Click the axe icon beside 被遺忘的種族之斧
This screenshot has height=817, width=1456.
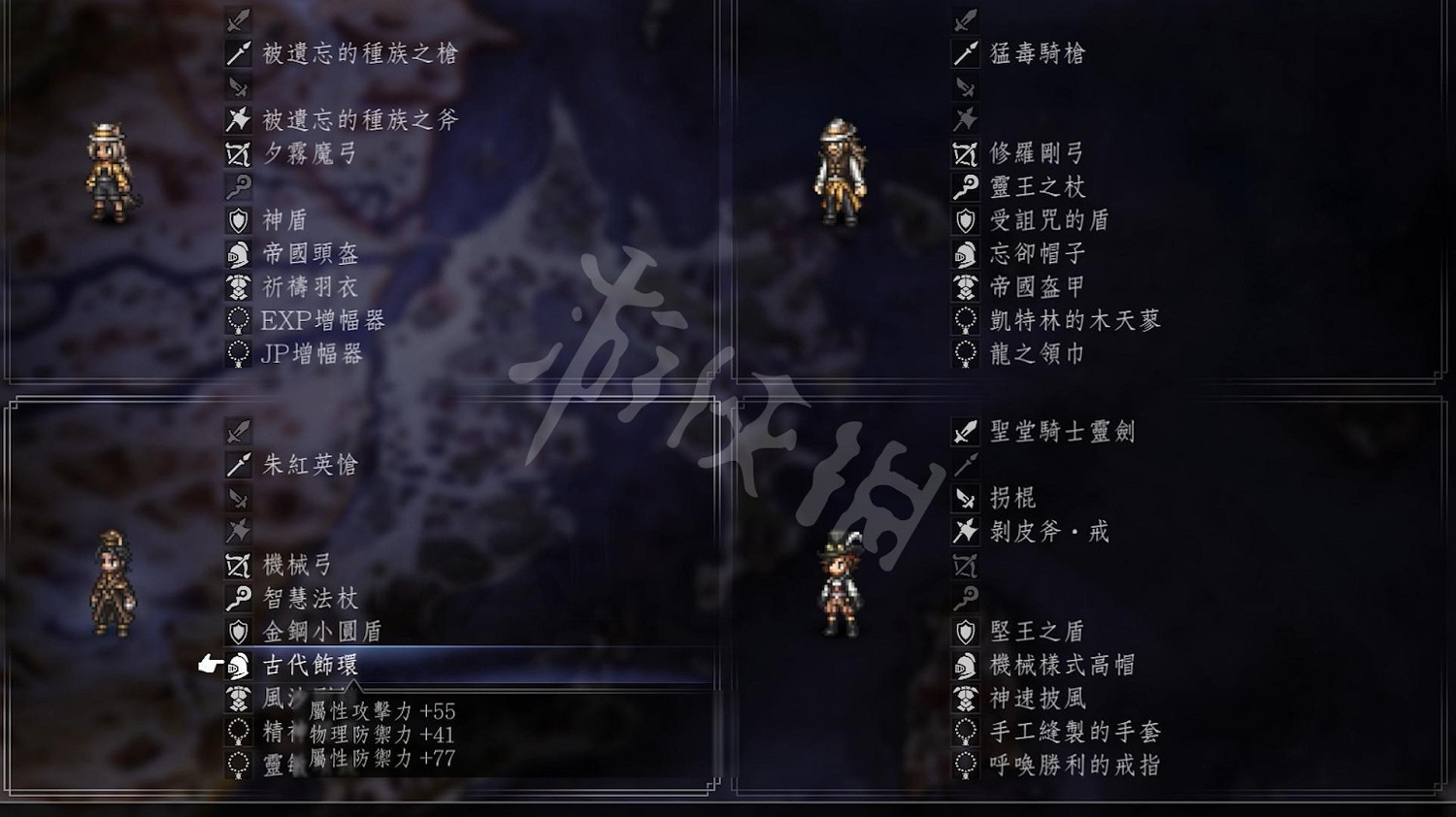[236, 118]
